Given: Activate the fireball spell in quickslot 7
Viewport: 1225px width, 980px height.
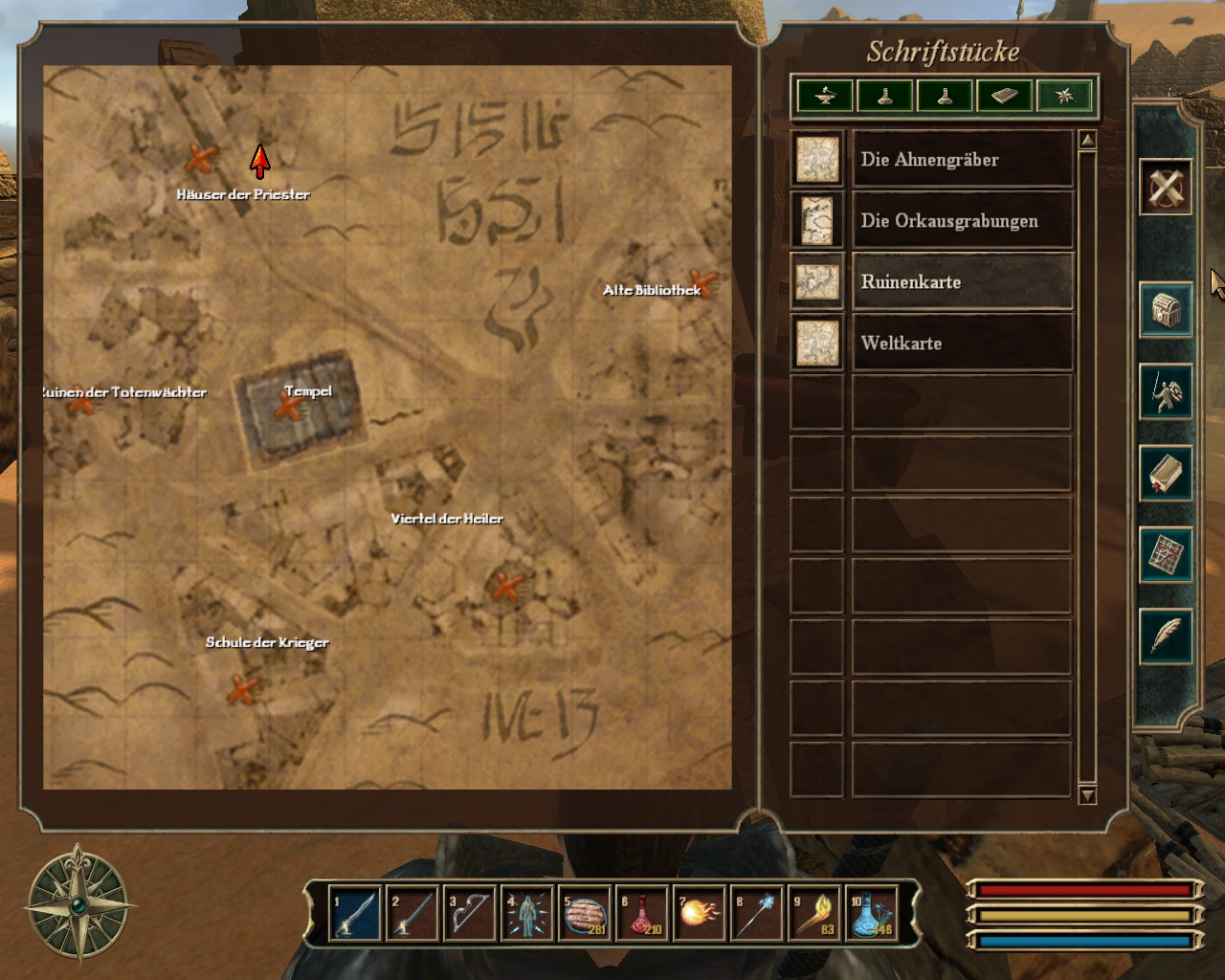Looking at the screenshot, I should click(699, 913).
